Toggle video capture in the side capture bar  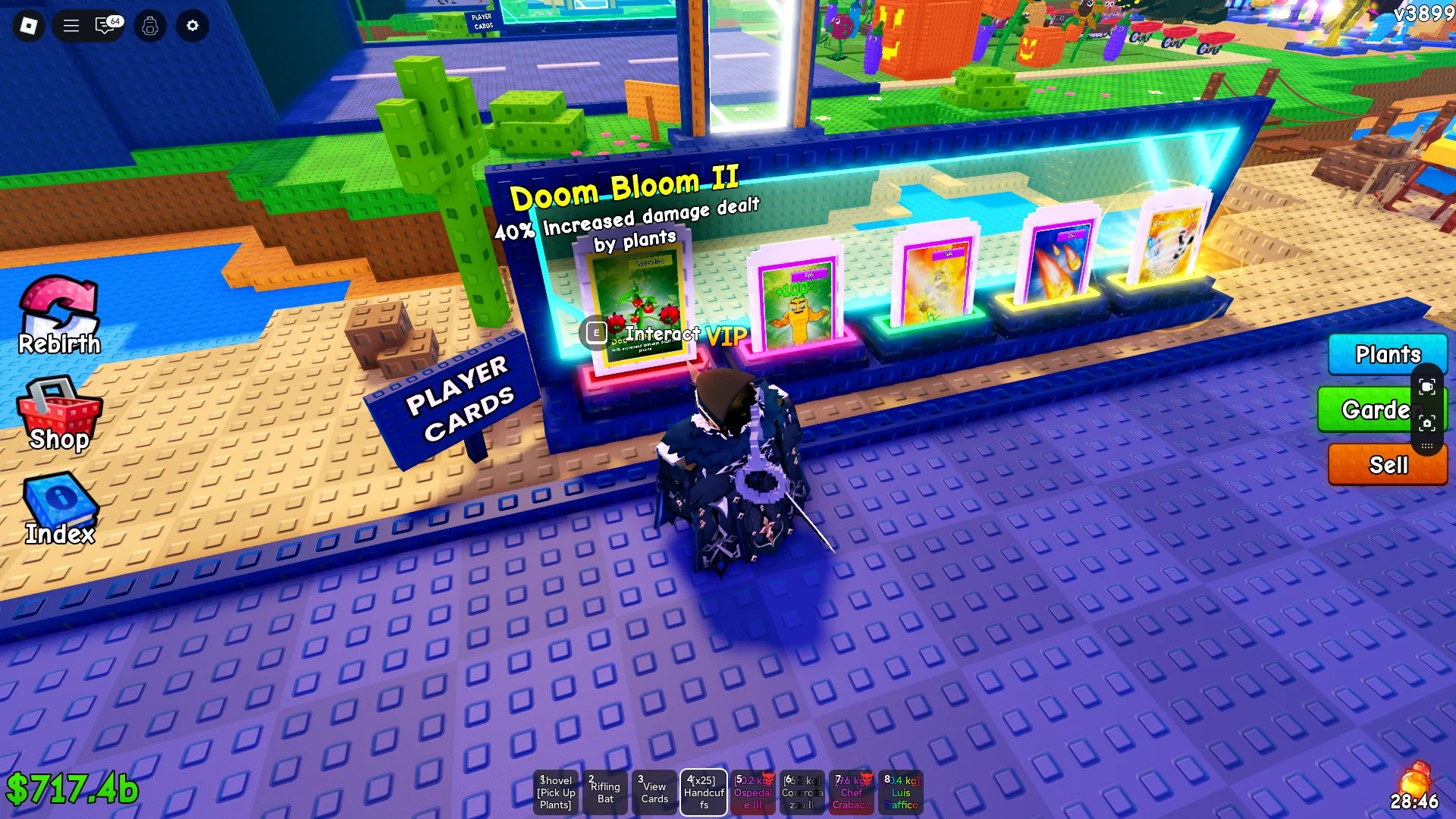click(x=1429, y=385)
